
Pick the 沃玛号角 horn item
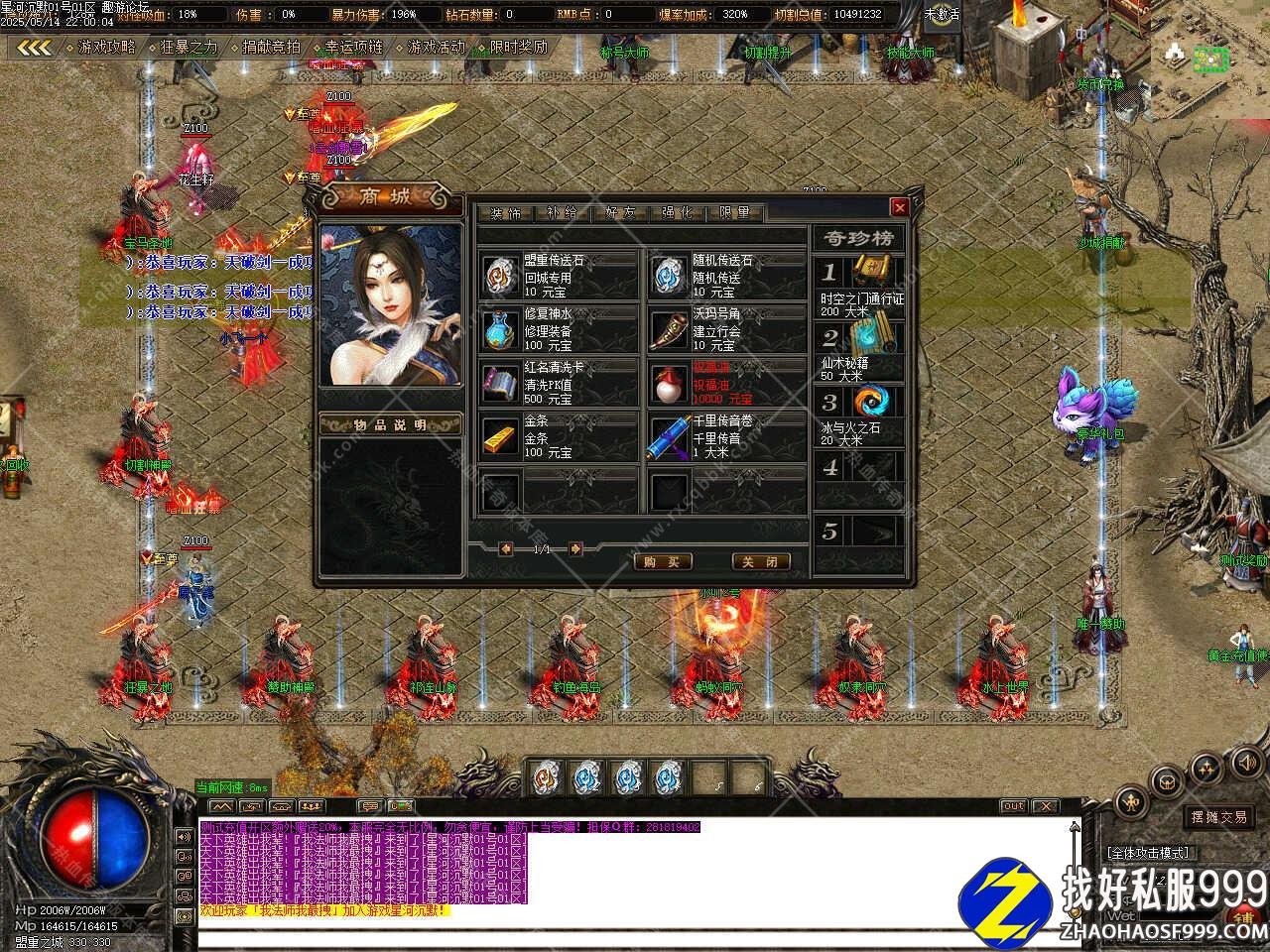(x=670, y=329)
